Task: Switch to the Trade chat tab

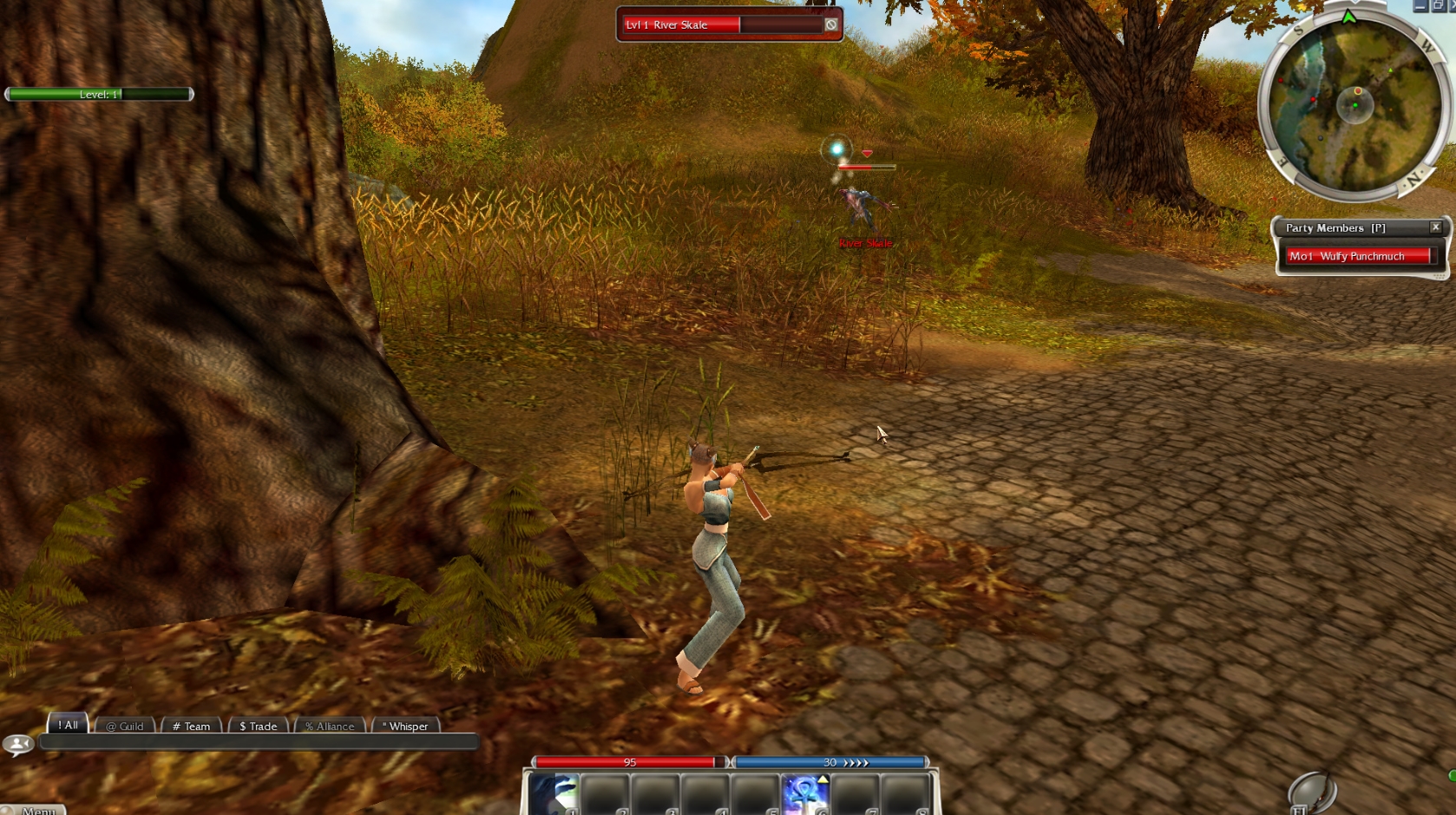Action: 257,726
